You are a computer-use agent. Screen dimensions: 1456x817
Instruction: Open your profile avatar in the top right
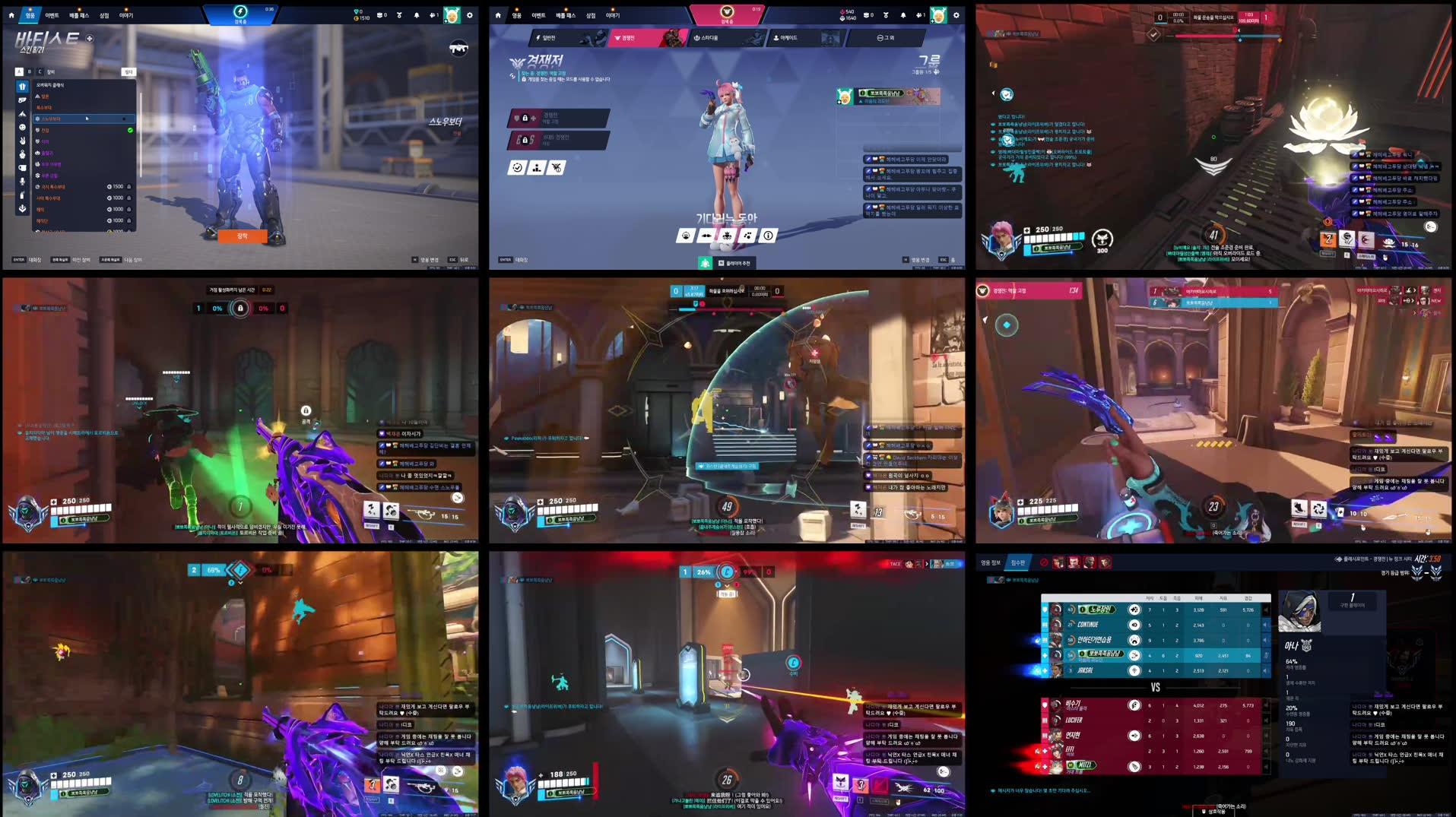[938, 15]
